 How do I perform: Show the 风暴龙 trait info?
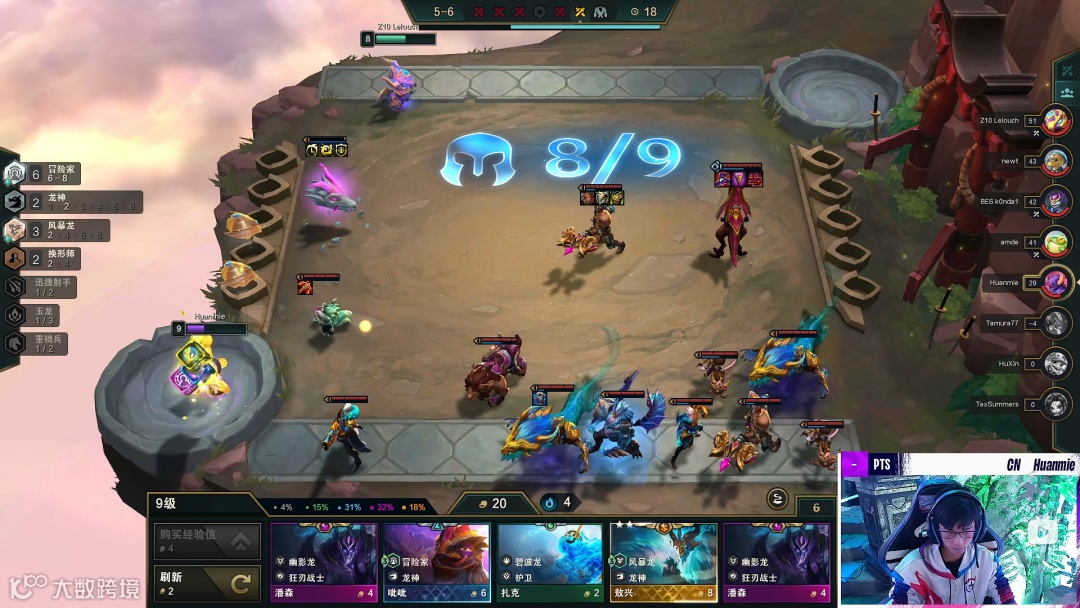pos(58,230)
